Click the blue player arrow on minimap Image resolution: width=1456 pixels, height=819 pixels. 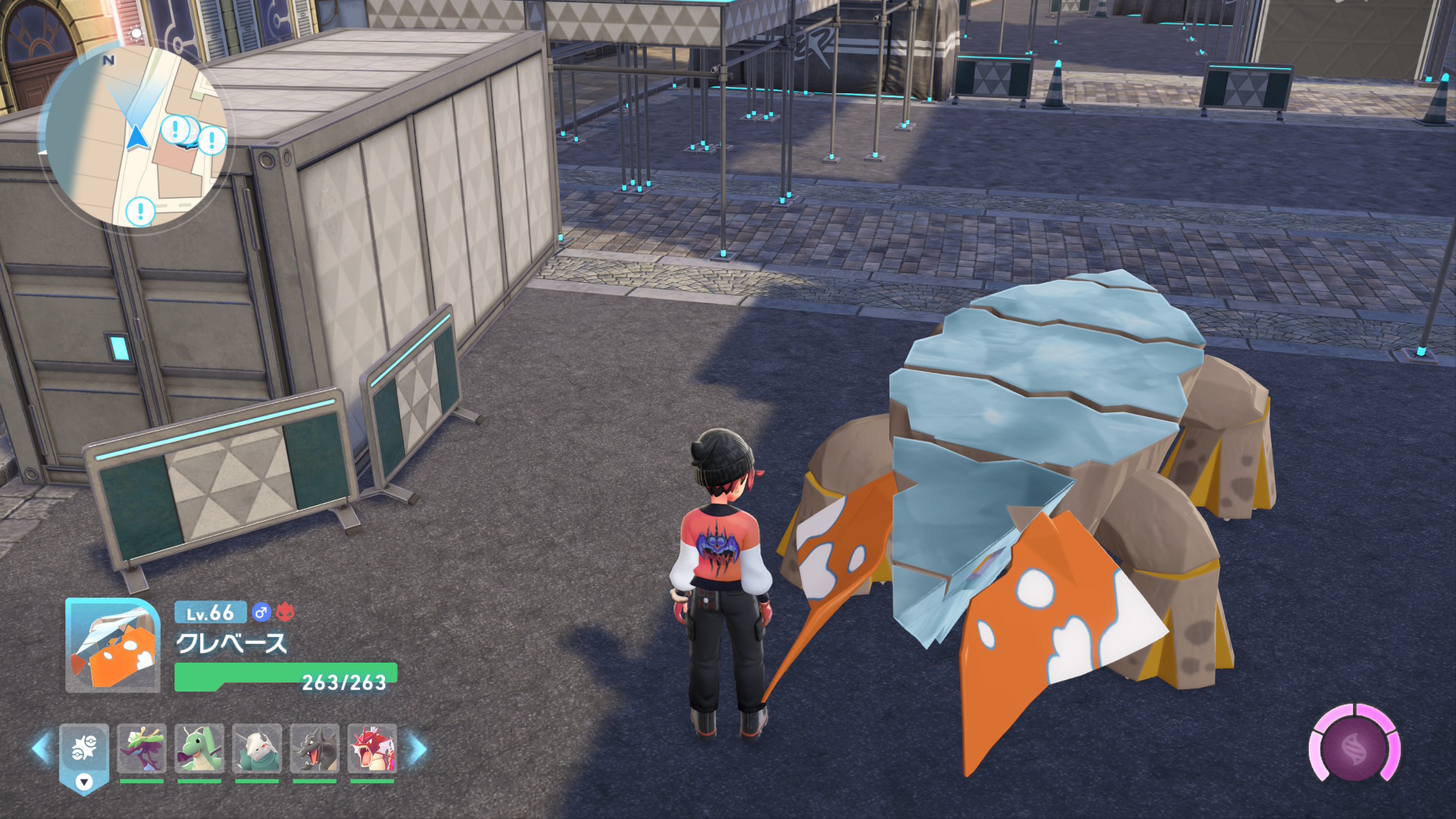click(136, 138)
